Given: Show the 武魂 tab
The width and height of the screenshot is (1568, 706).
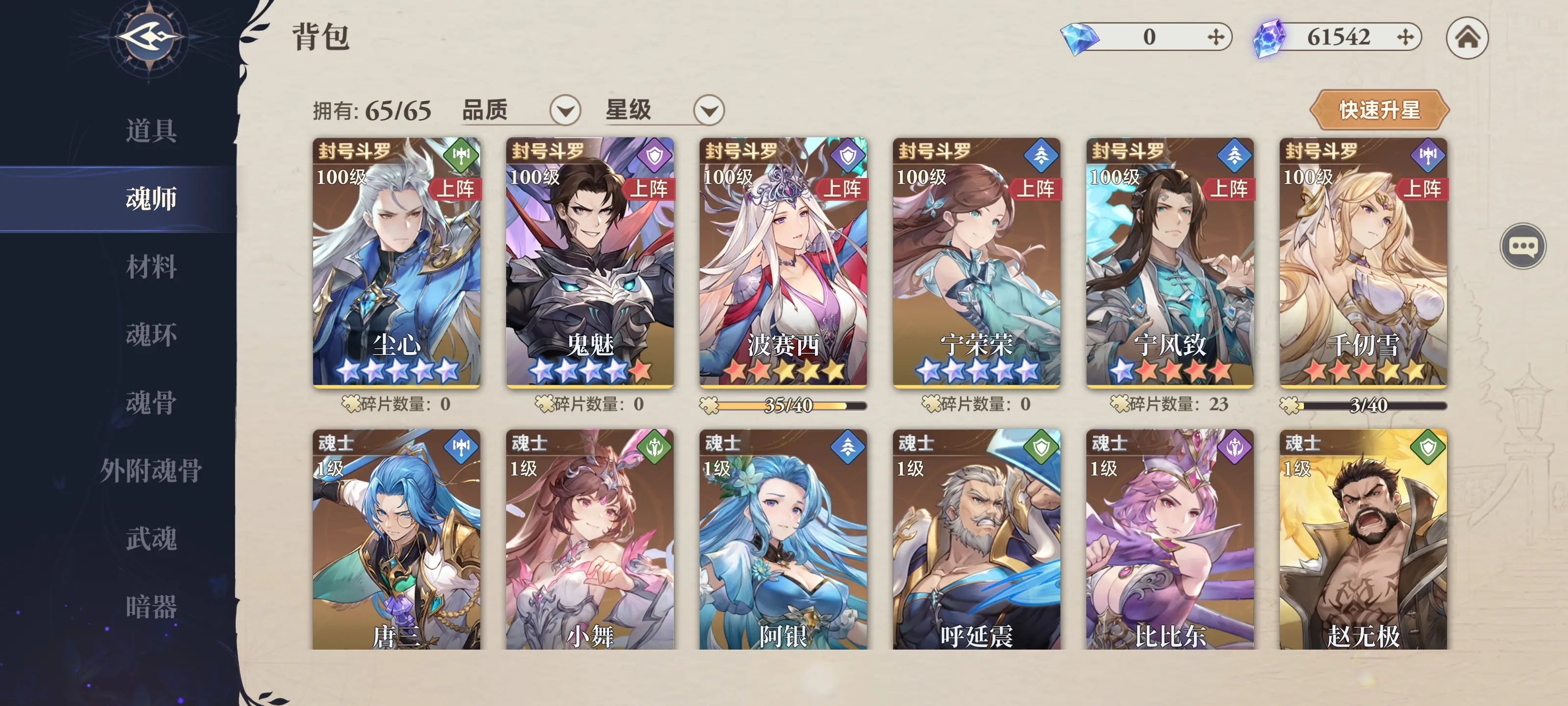Looking at the screenshot, I should (x=151, y=538).
